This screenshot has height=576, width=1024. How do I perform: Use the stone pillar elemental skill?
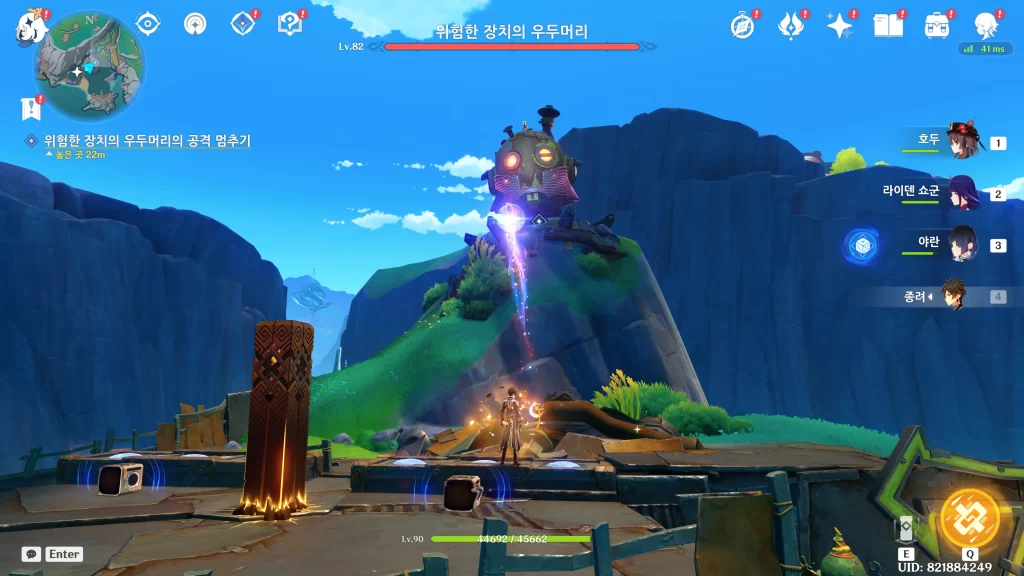pyautogui.click(x=906, y=530)
